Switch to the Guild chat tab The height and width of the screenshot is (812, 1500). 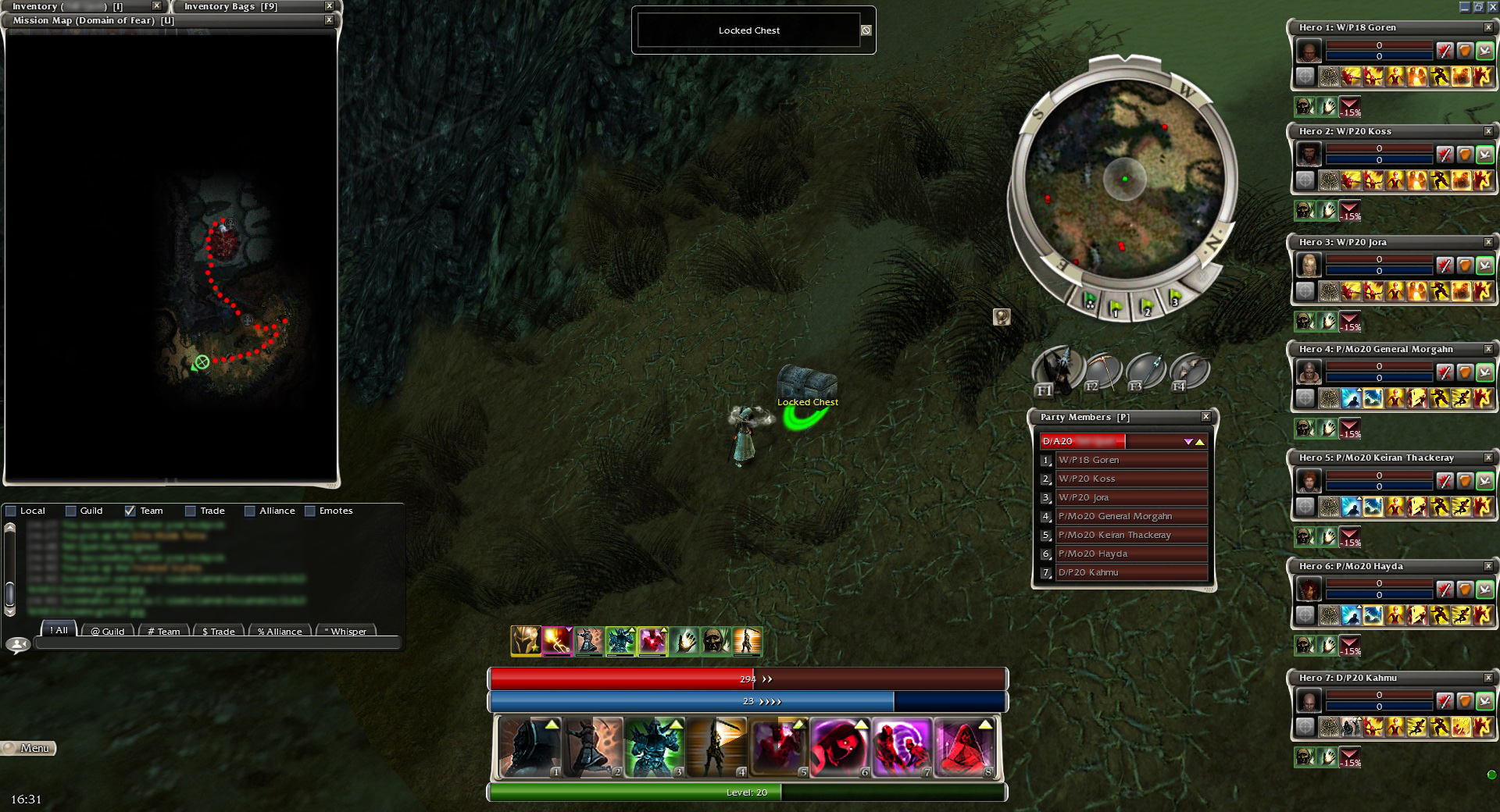tap(108, 631)
